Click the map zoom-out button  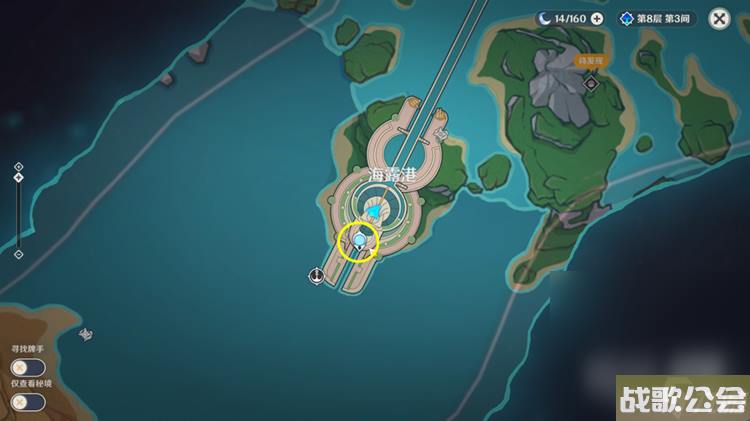pos(18,254)
